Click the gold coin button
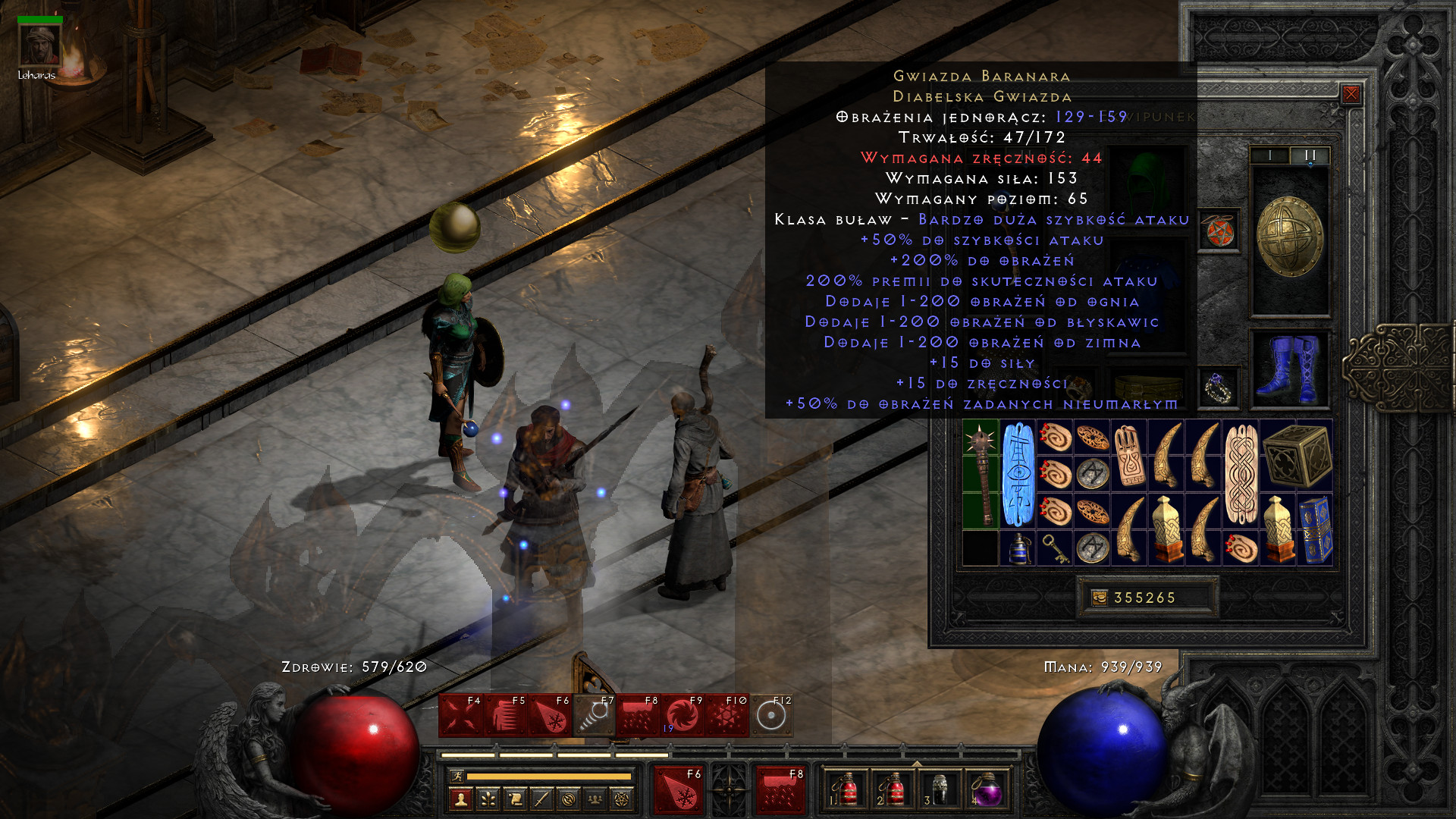Image resolution: width=1456 pixels, height=819 pixels. pos(1099,598)
